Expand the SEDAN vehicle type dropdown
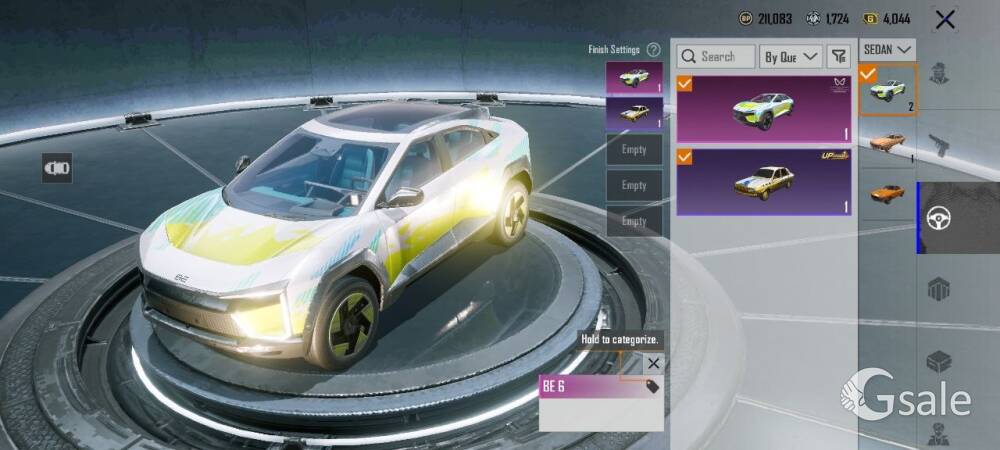The width and height of the screenshot is (1000, 450). 888,49
